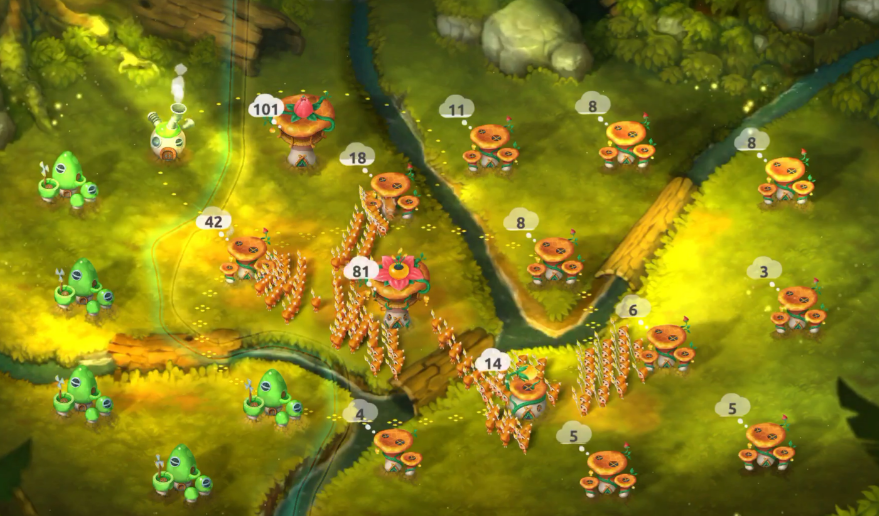Viewport: 879px width, 516px height.
Task: Select the orange village labeled 3
Action: pos(798,307)
